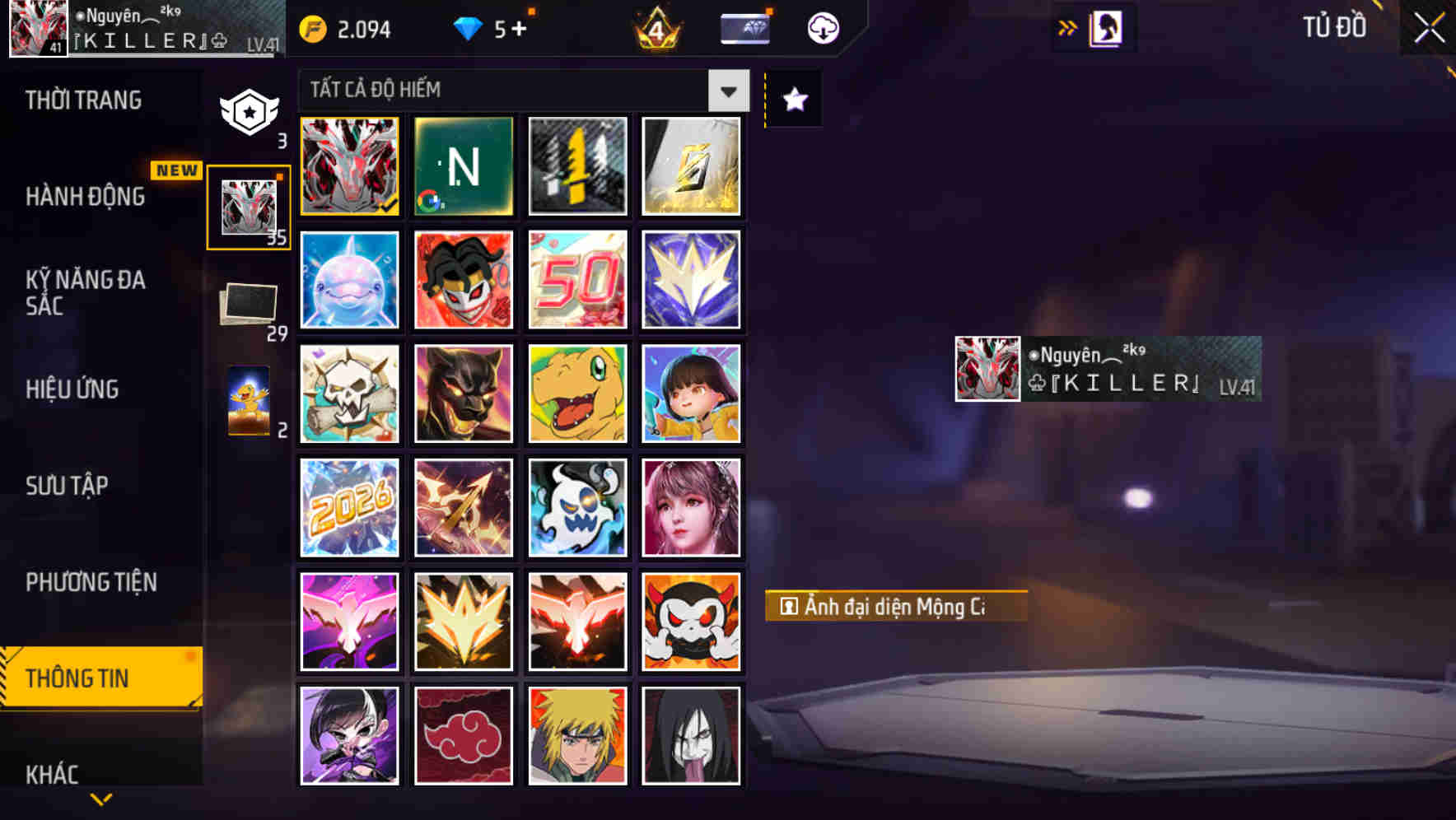
Task: Click the dropdown arrow below KHÁC
Action: [102, 799]
